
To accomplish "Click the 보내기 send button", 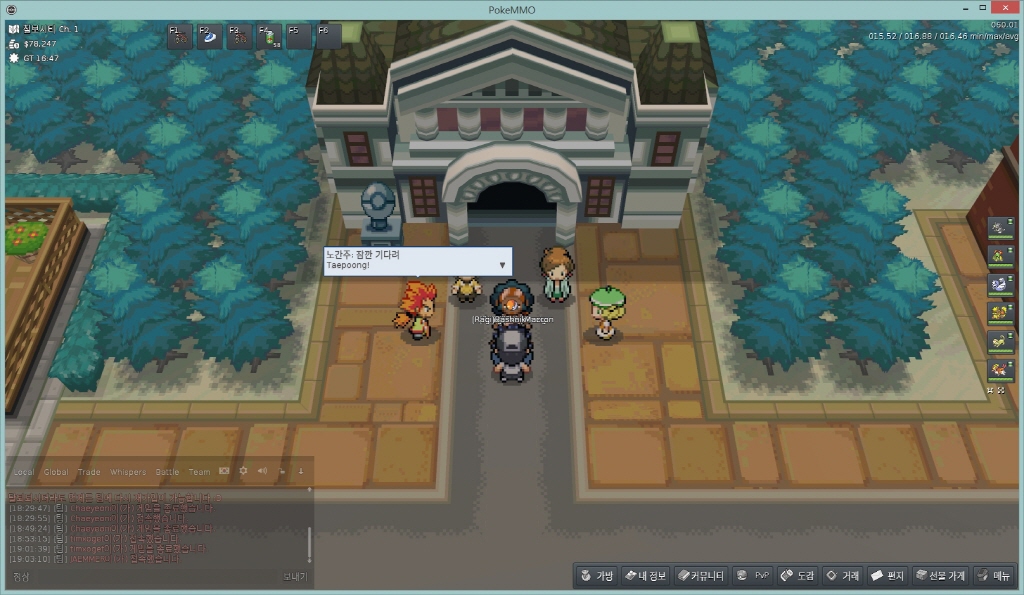I will click(295, 577).
